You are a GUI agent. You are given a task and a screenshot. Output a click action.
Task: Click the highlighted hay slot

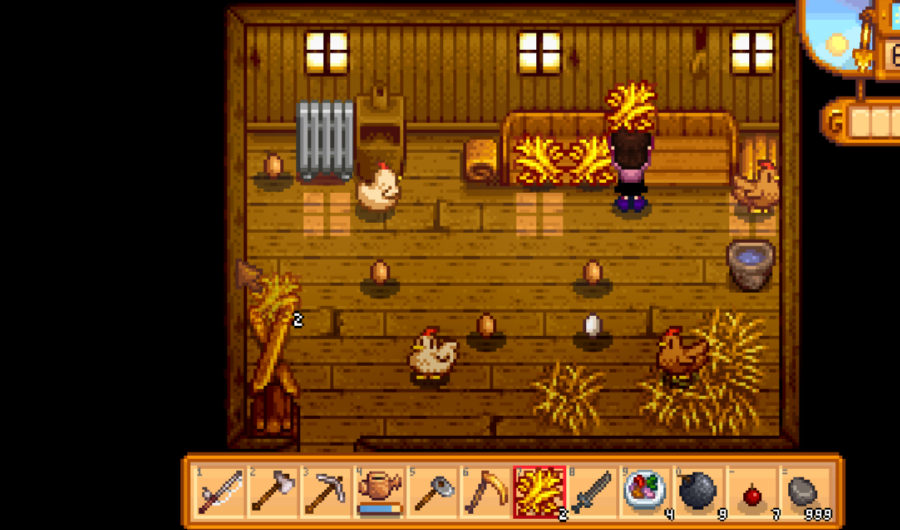pos(538,492)
